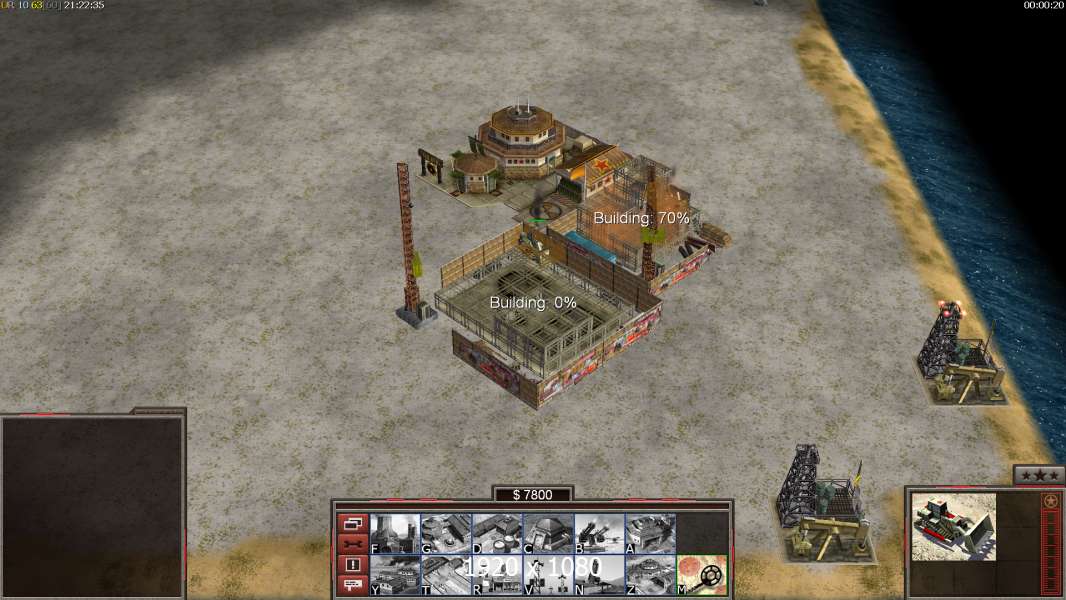Build the twin-barrel gun defense (B)
This screenshot has width=1066, height=600.
pos(599,534)
